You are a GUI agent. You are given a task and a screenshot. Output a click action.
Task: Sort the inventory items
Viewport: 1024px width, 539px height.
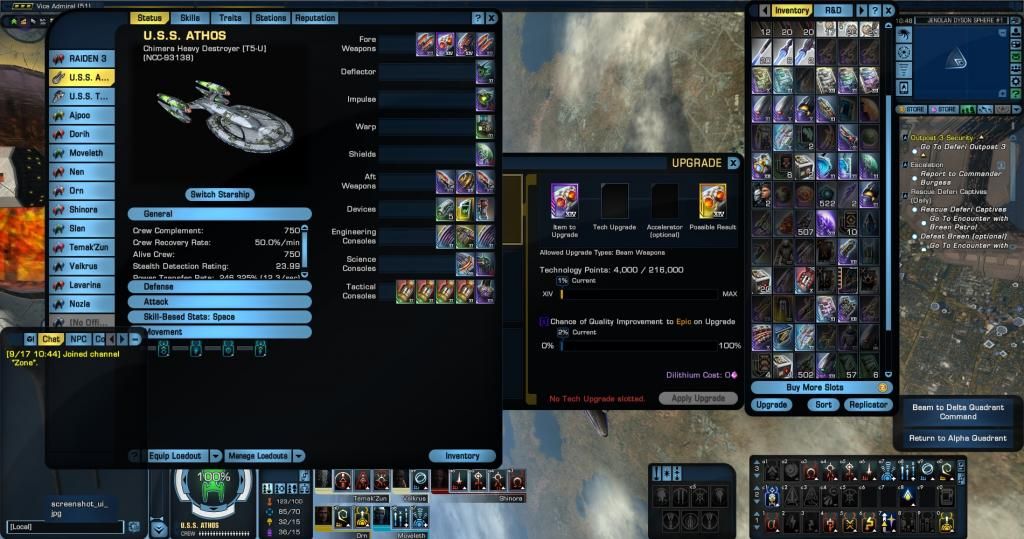pos(823,405)
